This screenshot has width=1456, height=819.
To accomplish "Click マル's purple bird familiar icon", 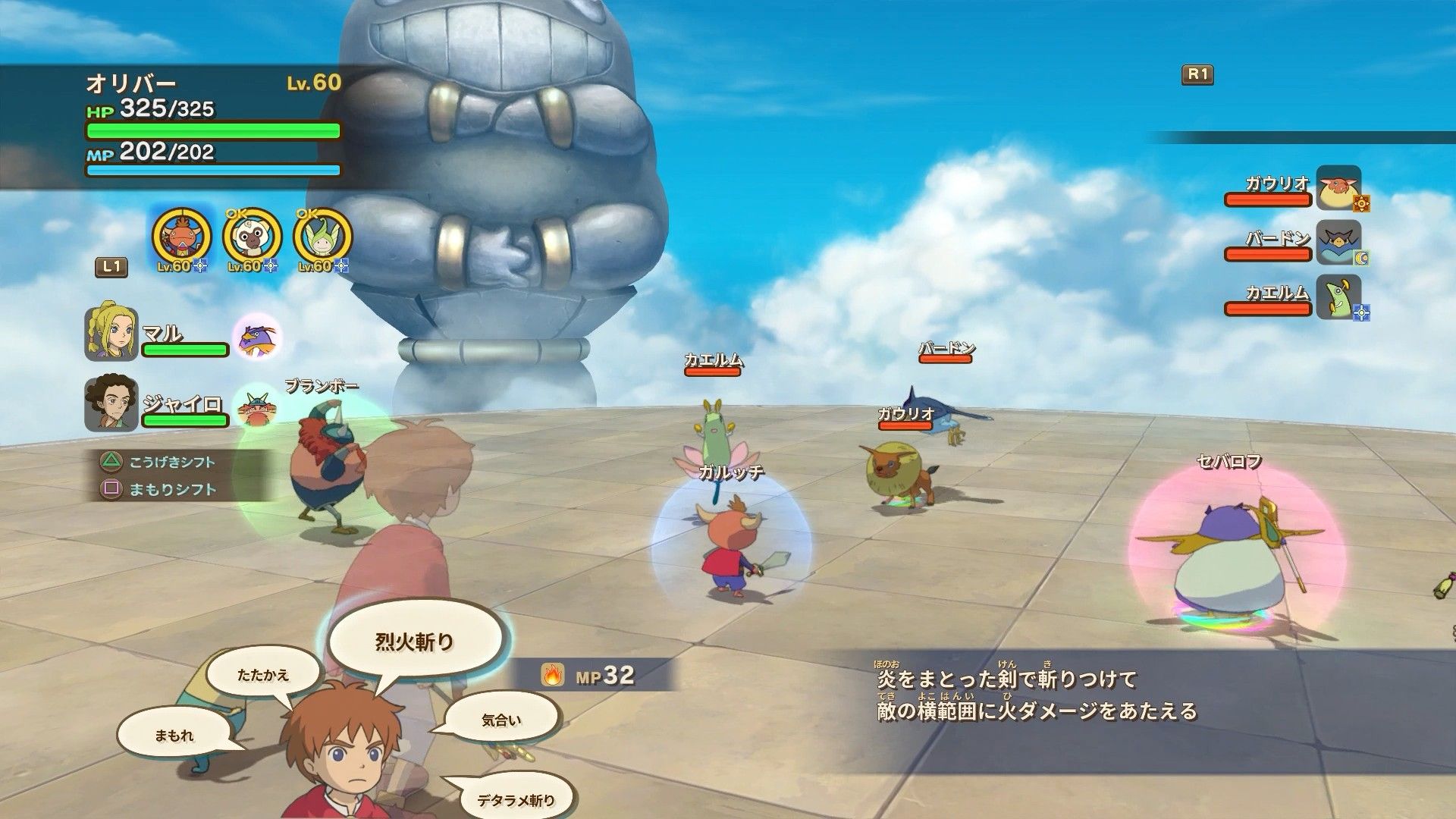I will pos(256,337).
